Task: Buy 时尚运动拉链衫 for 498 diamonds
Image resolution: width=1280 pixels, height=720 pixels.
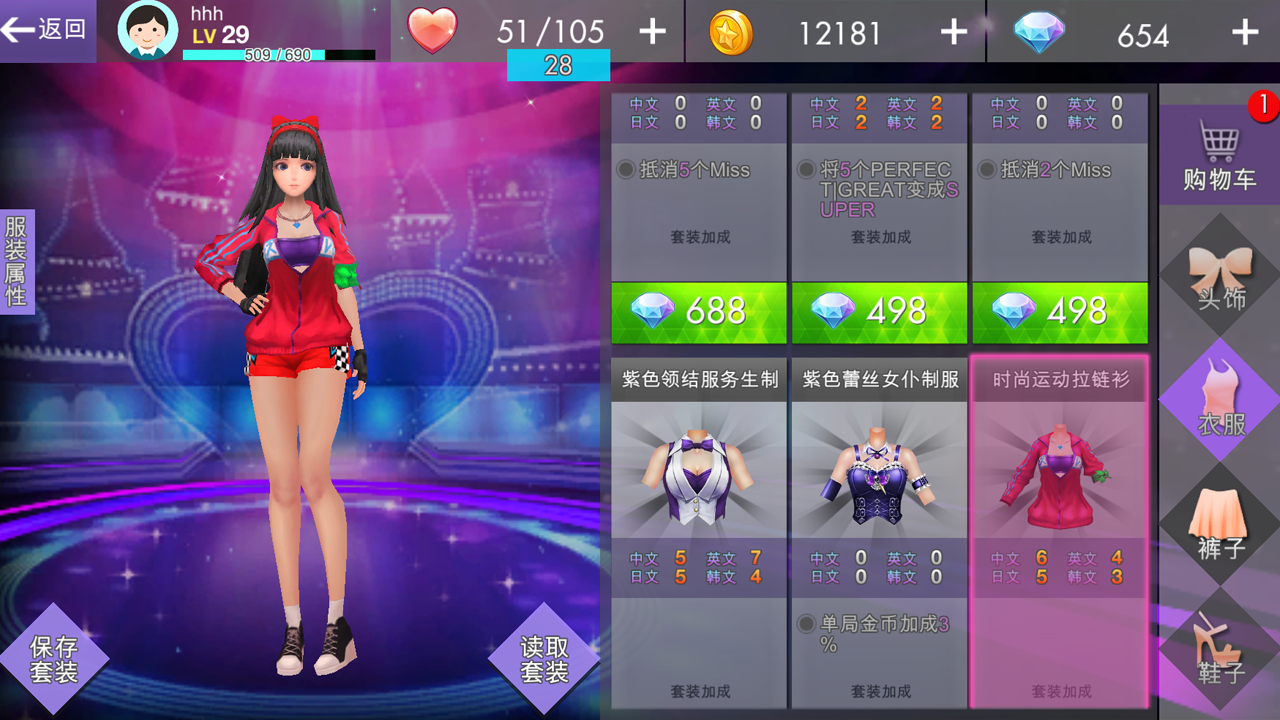Action: tap(1059, 311)
